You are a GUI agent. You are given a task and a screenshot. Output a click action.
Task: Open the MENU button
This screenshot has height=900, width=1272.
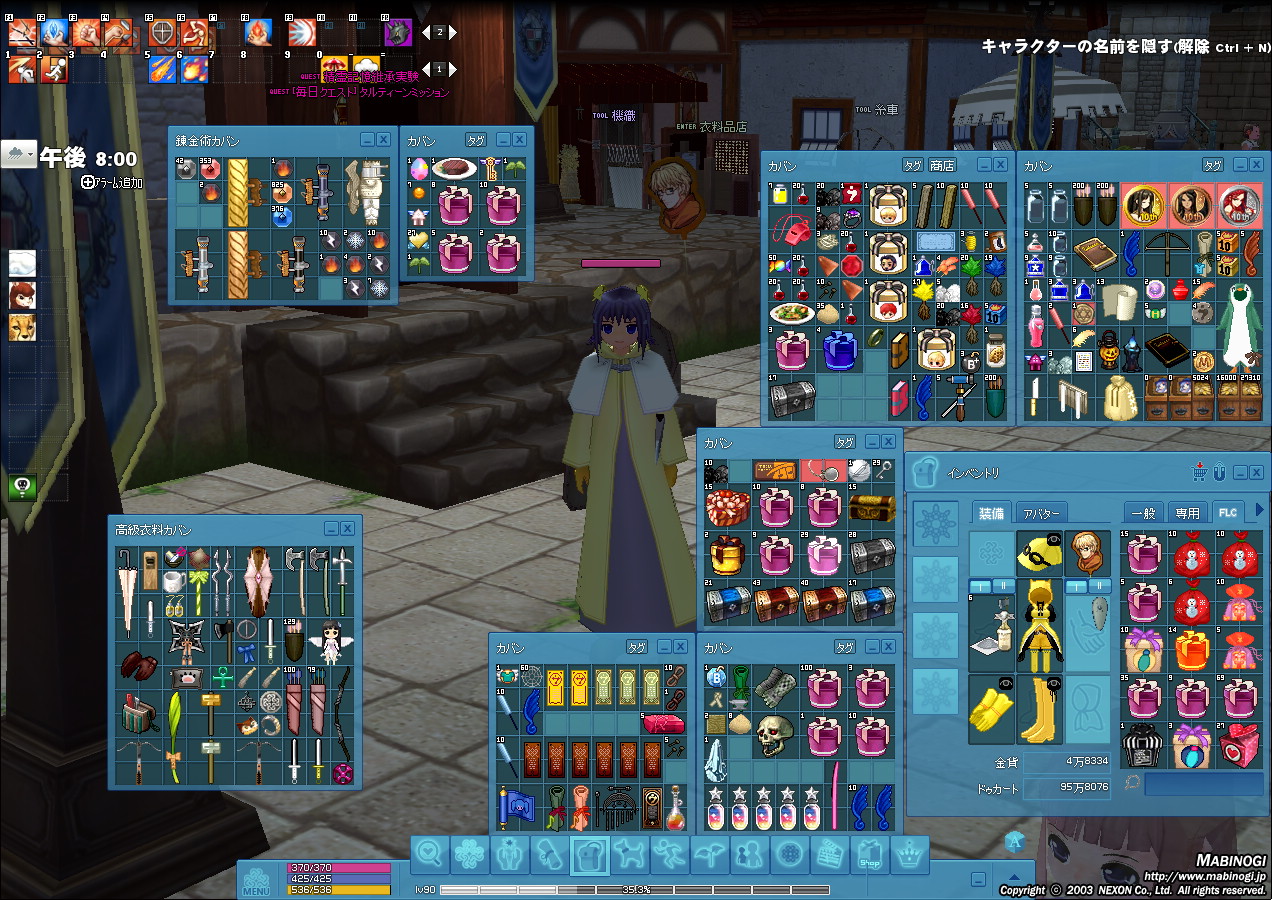[255, 881]
